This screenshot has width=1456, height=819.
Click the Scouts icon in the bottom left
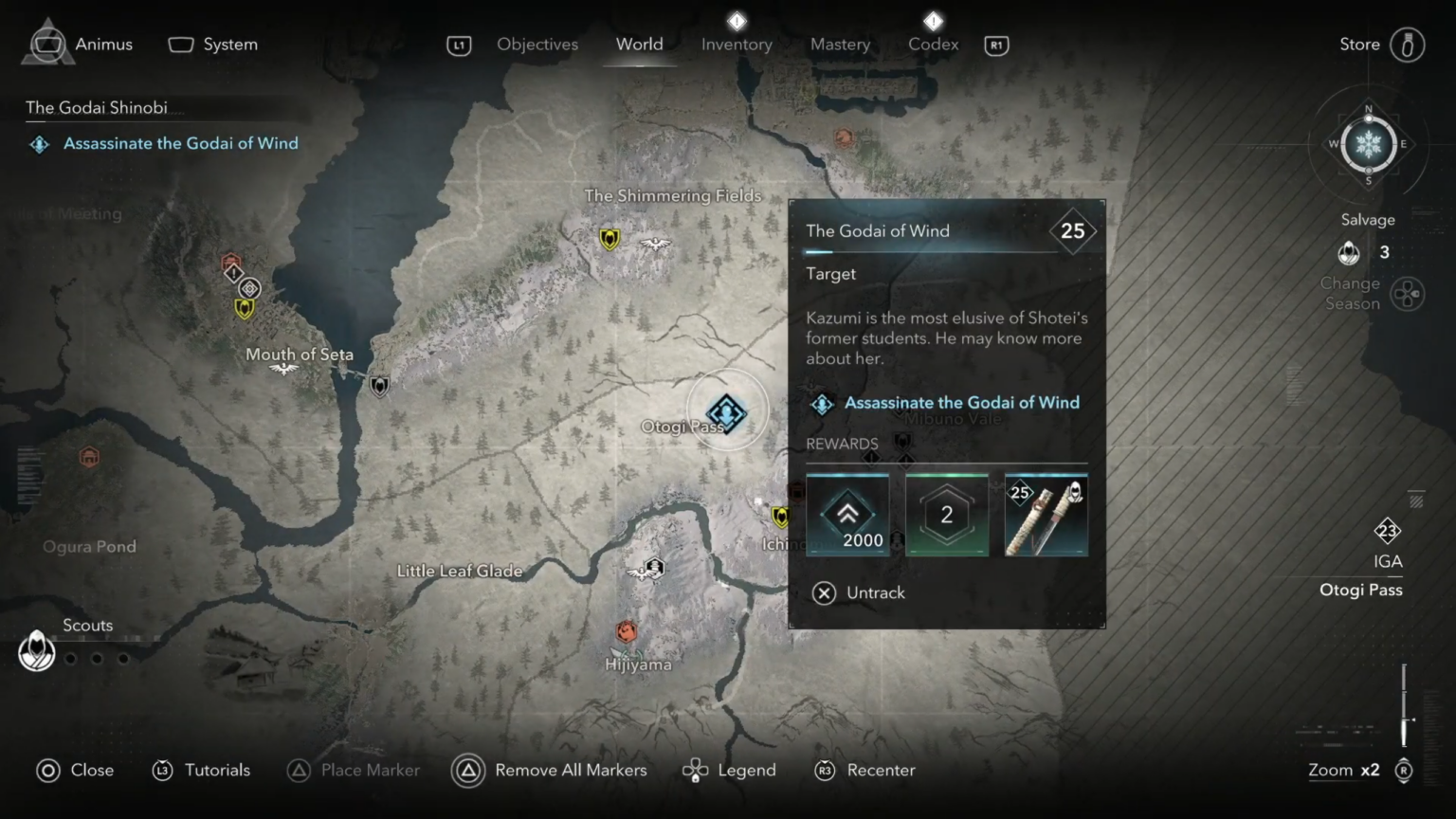click(x=36, y=651)
